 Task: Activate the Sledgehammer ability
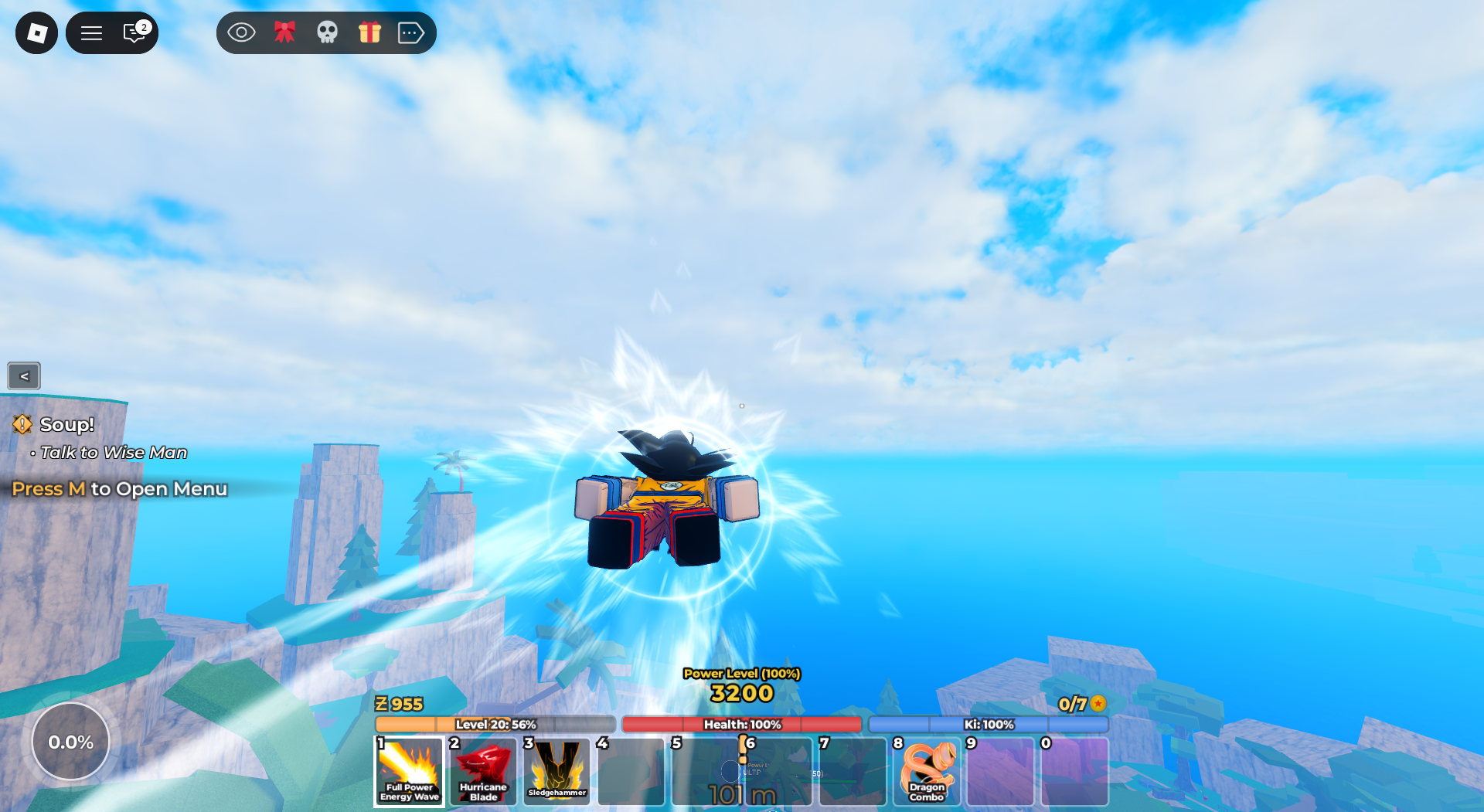point(556,772)
